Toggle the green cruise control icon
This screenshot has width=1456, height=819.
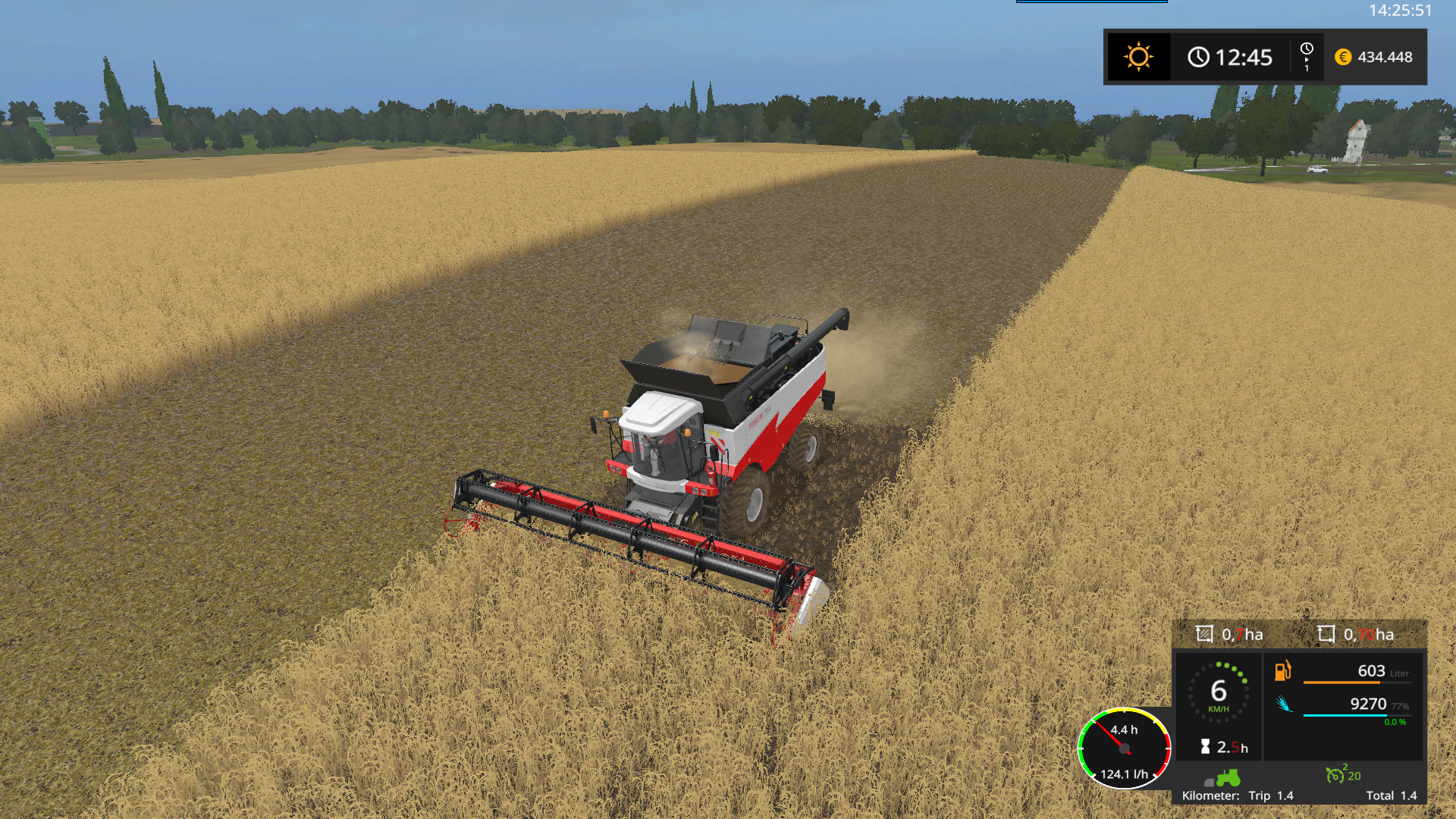(1335, 775)
